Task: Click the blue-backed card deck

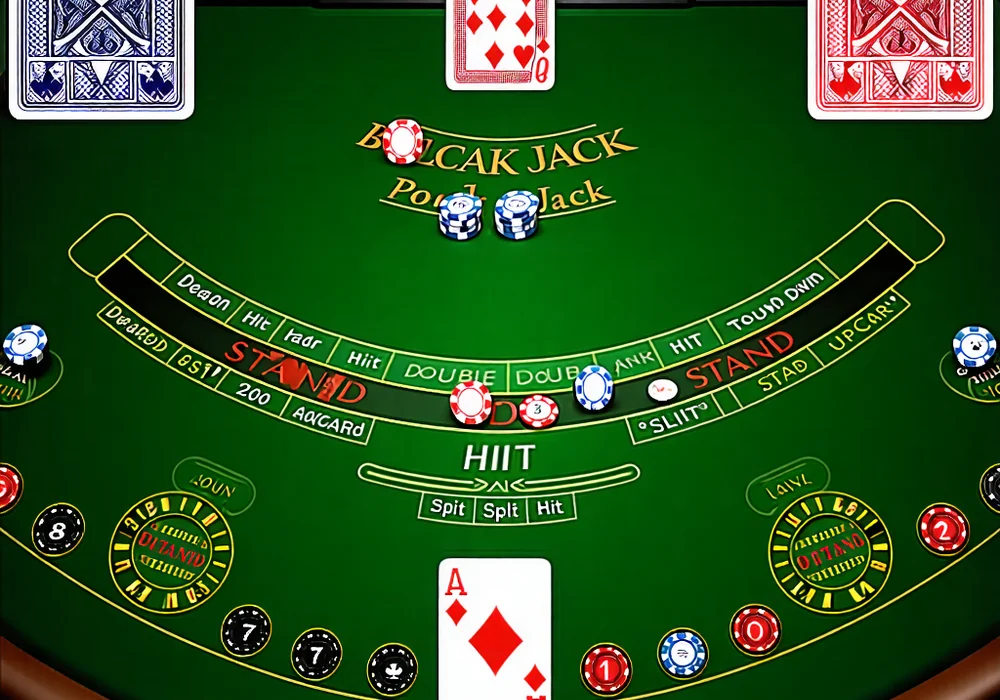Action: 100,55
